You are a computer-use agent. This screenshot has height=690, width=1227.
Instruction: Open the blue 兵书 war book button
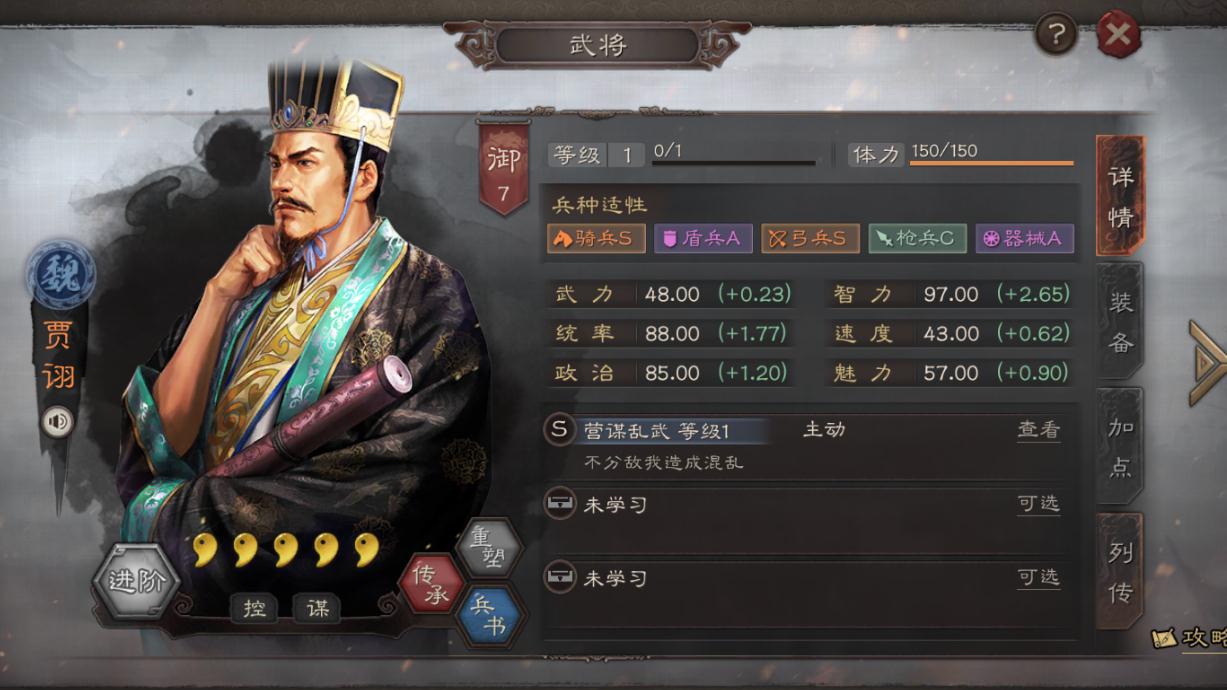tap(489, 615)
